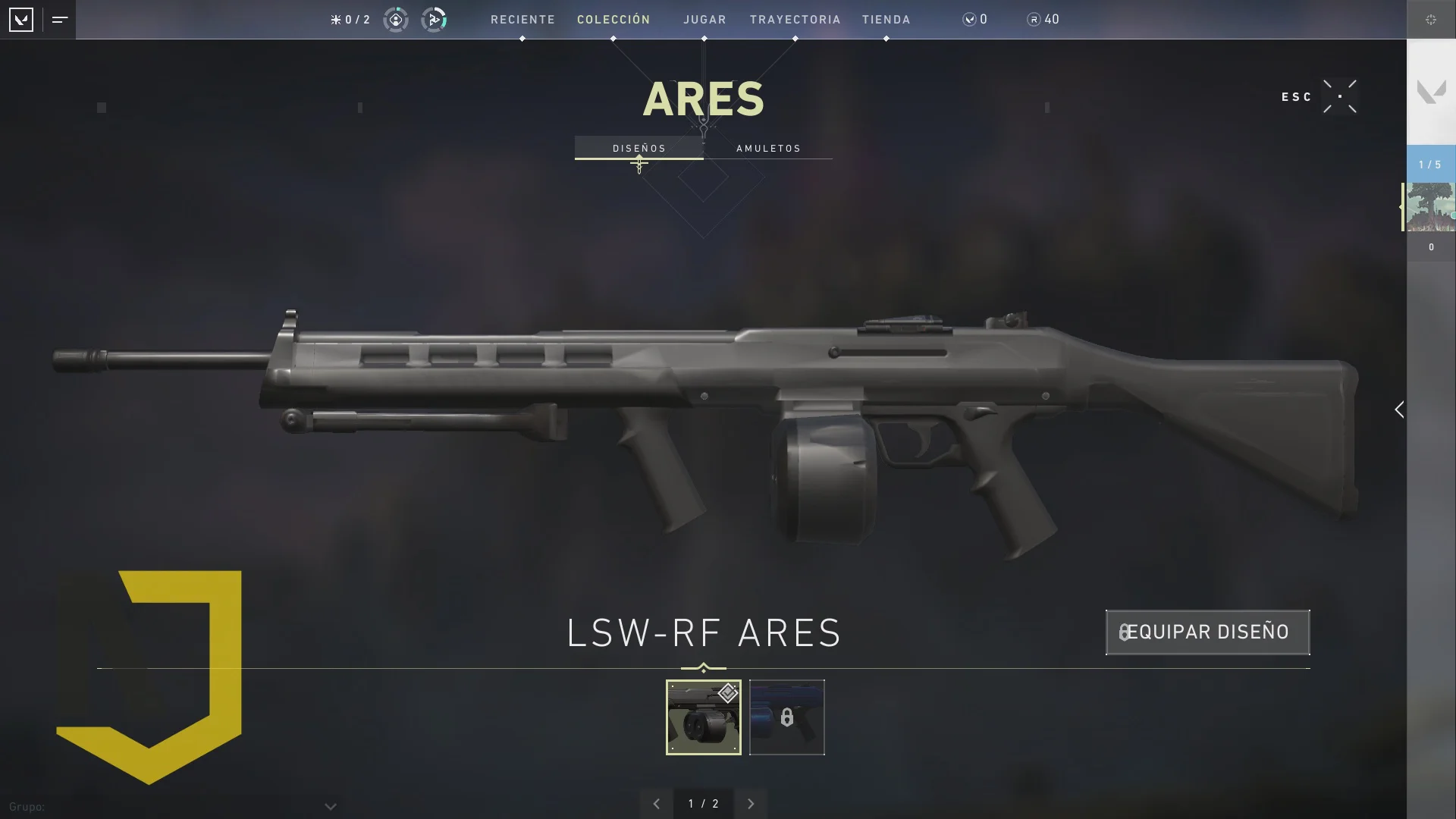Switch to the AMULETOS tab
1456x819 pixels.
coord(768,148)
